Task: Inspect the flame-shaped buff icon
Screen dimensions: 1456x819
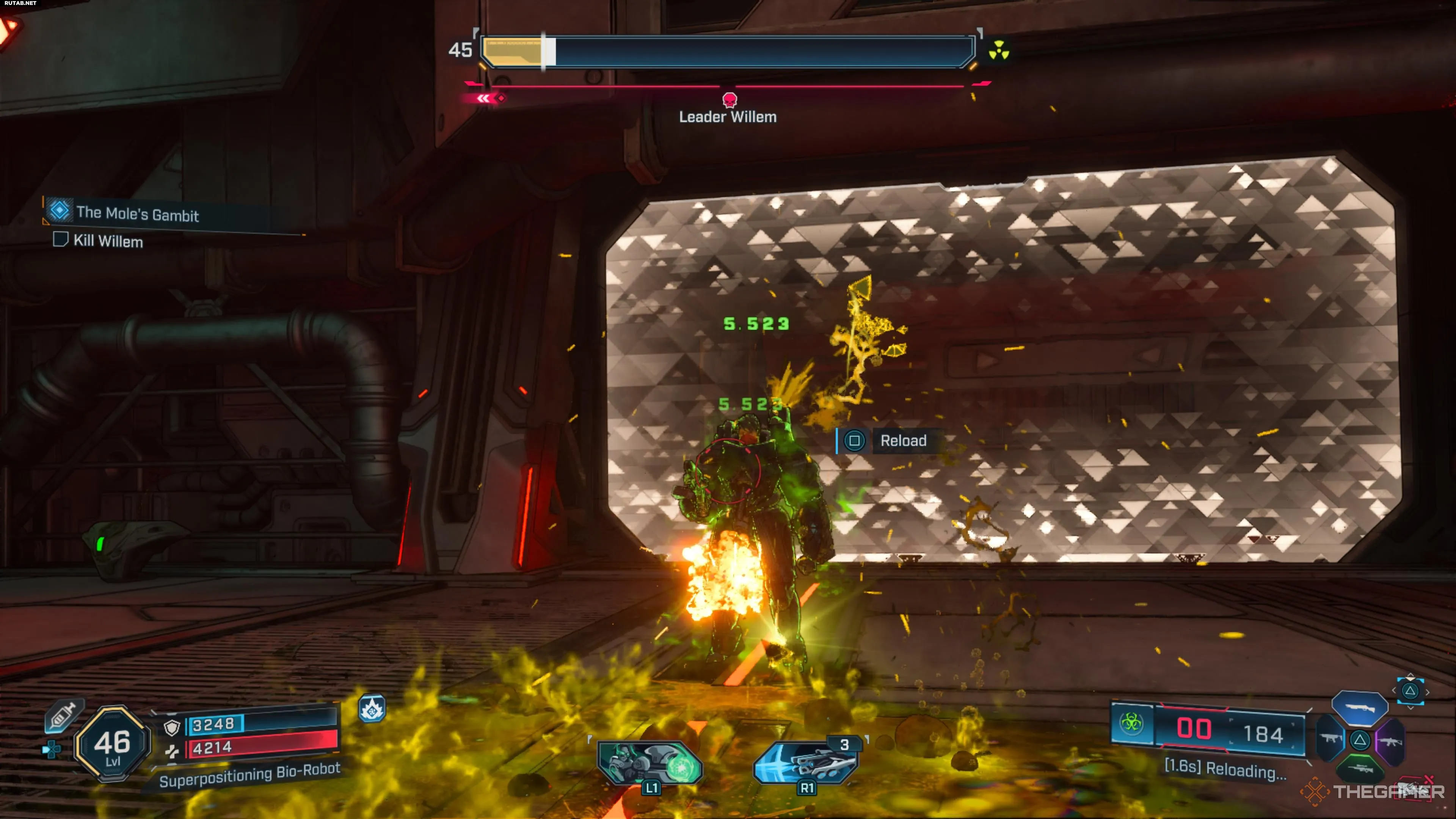Action: (x=372, y=709)
